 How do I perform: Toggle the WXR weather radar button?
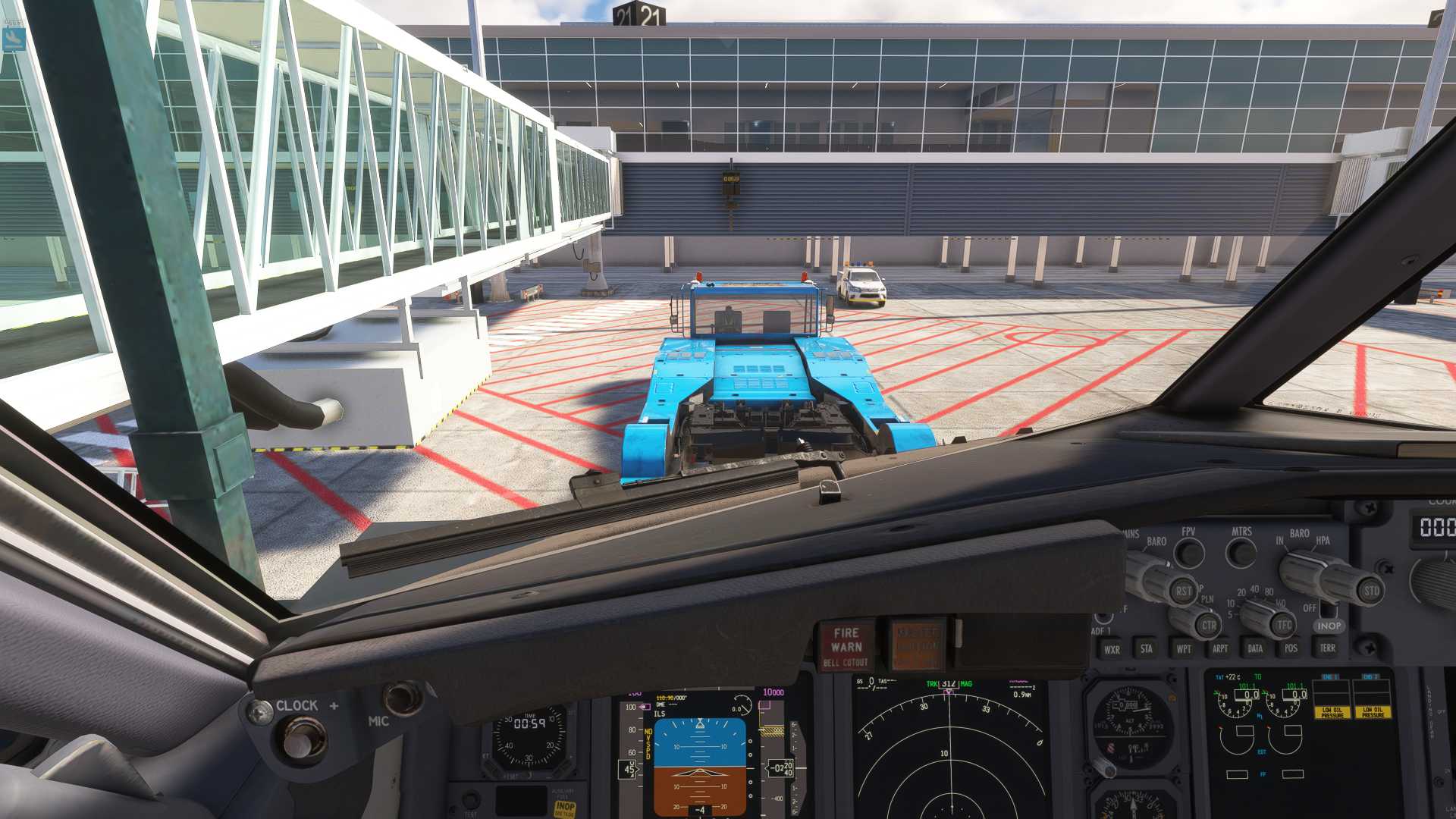coord(1112,649)
